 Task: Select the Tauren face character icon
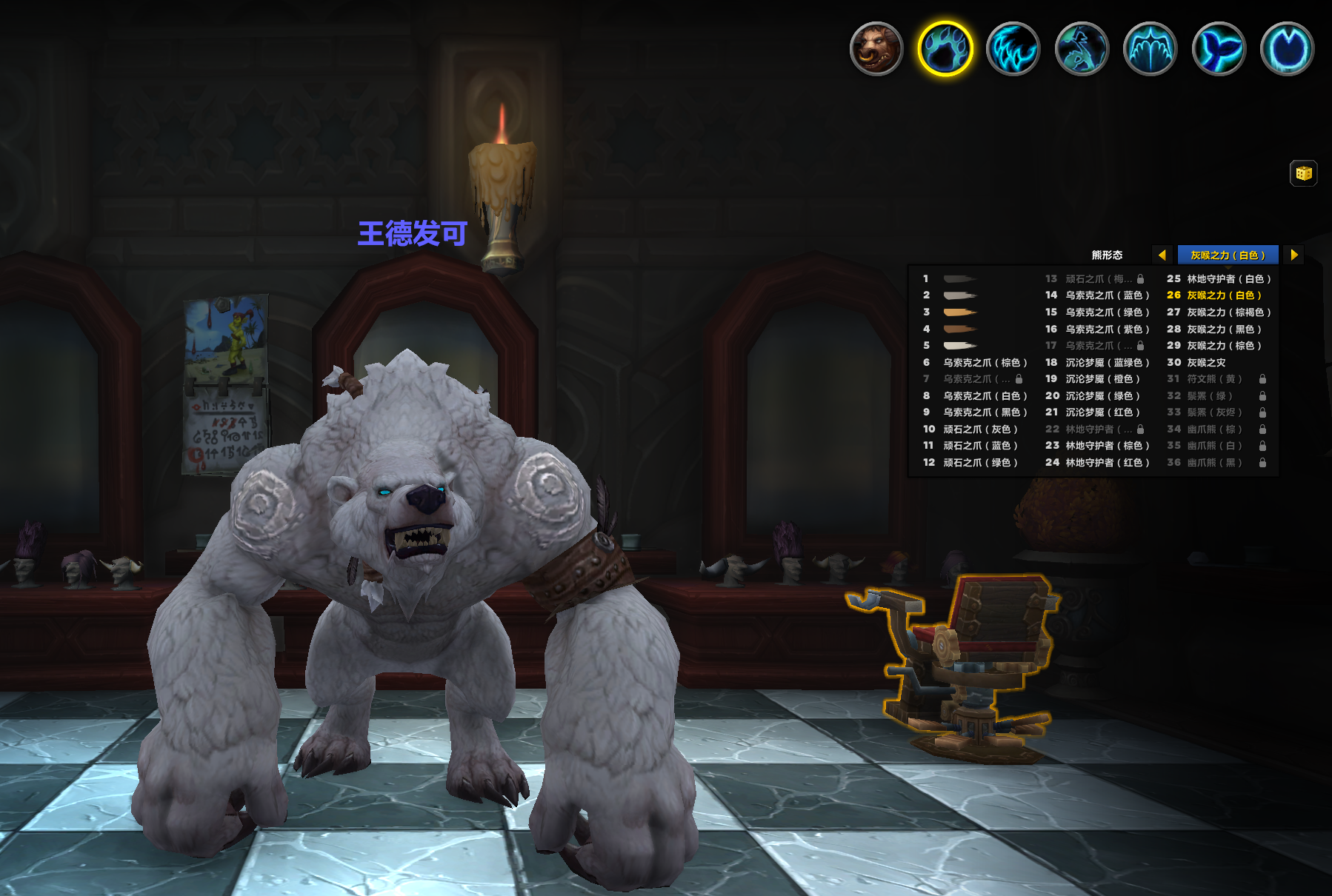pos(876,49)
